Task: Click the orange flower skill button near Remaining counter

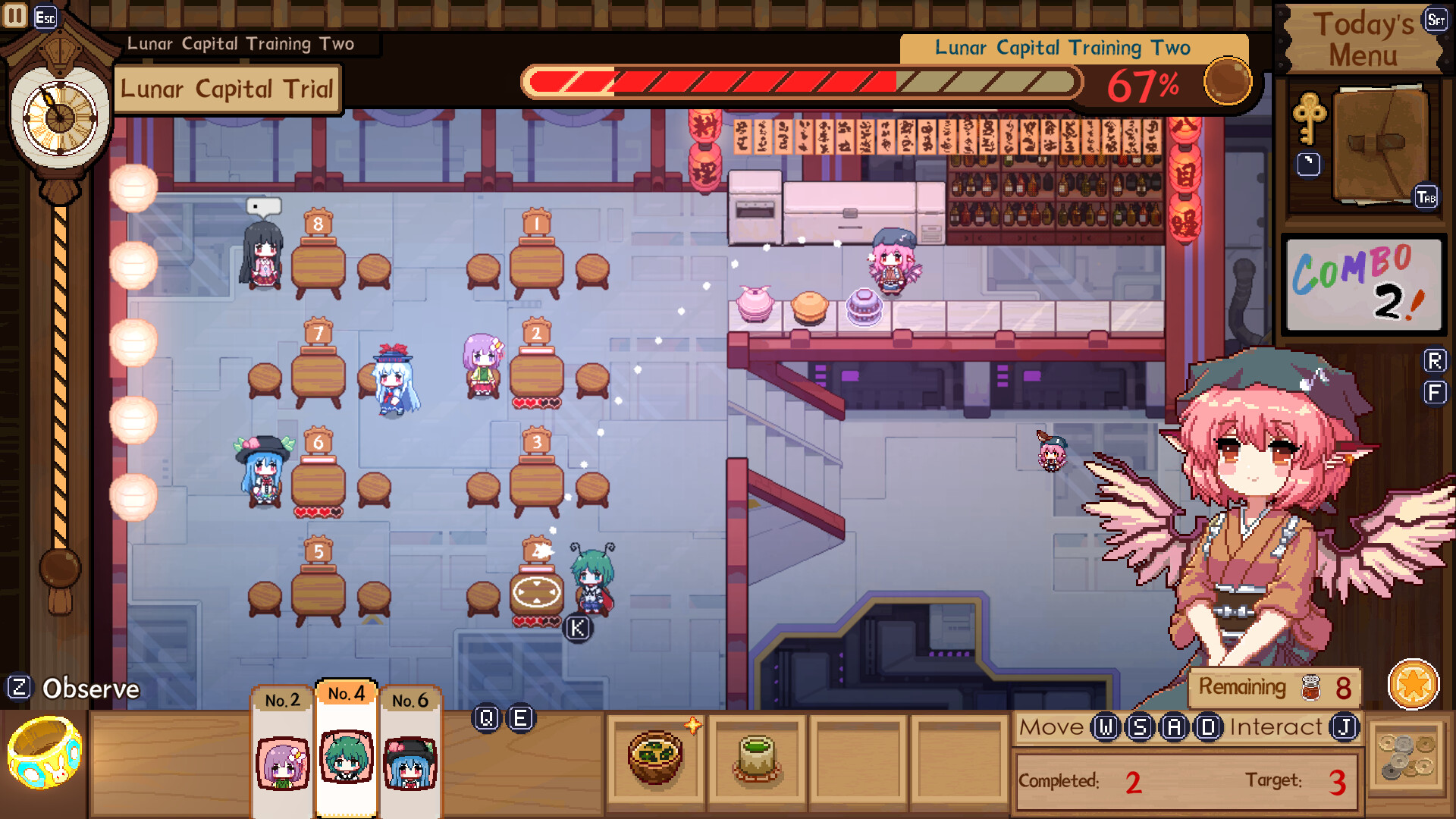Action: (x=1414, y=683)
